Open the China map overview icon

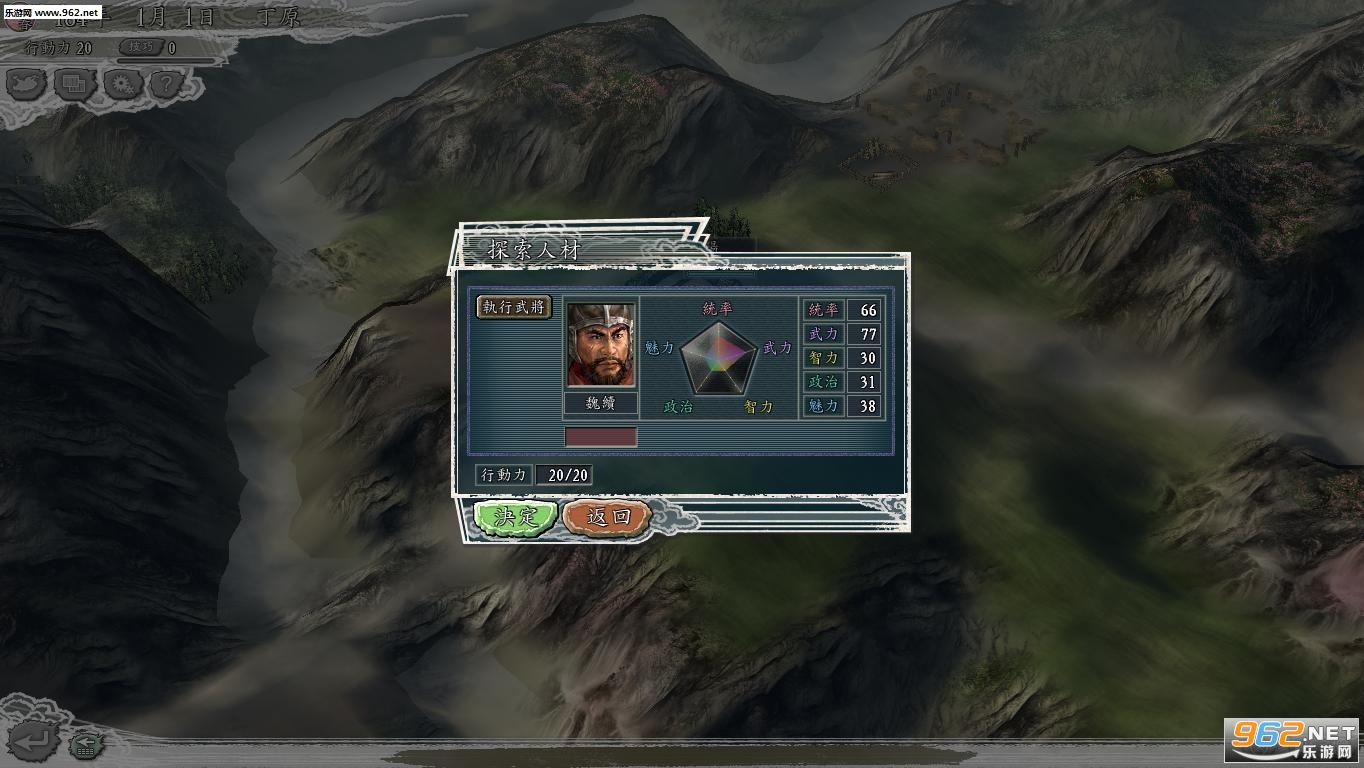click(x=29, y=85)
